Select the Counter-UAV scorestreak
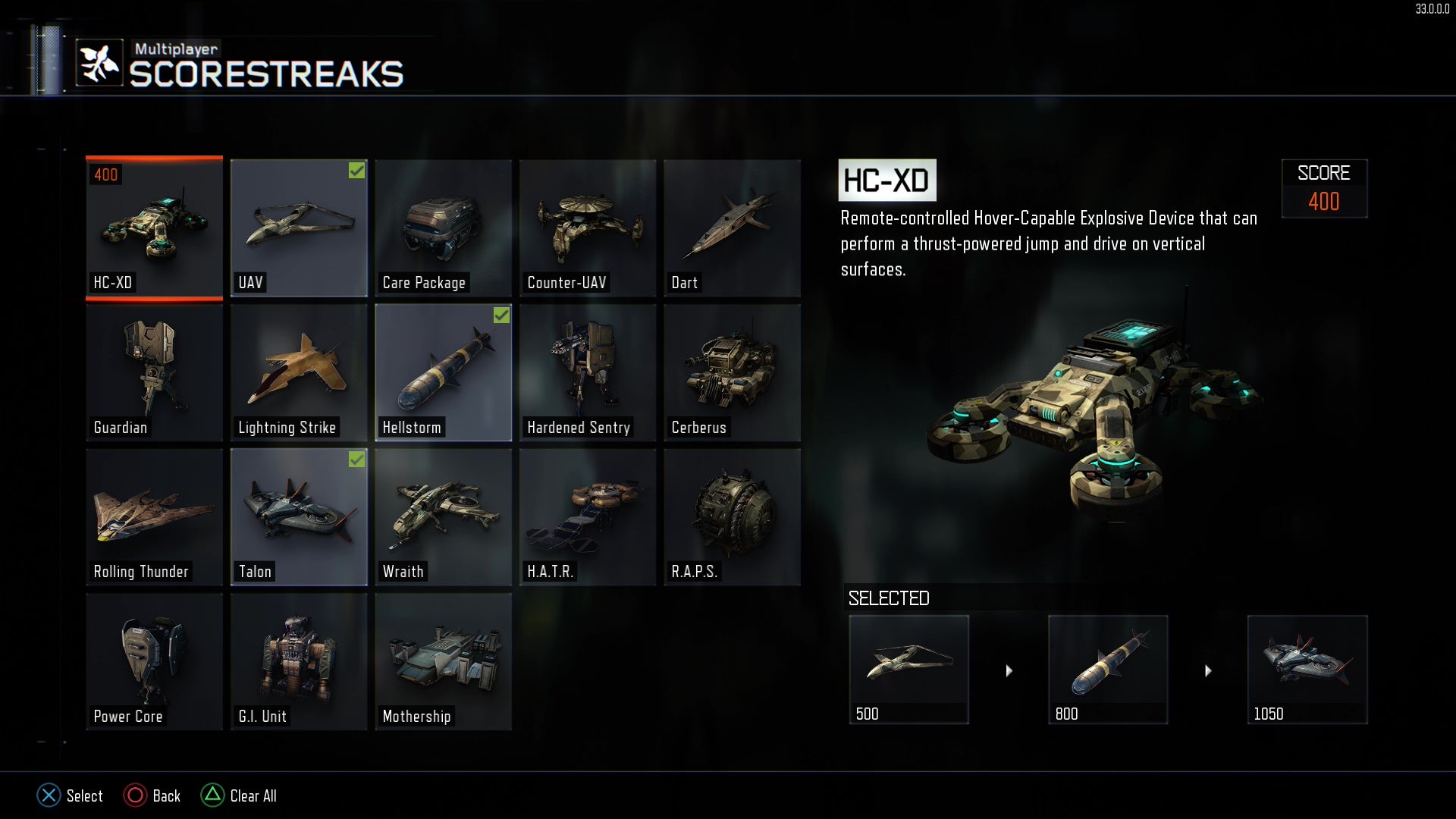The image size is (1456, 819). (x=587, y=227)
